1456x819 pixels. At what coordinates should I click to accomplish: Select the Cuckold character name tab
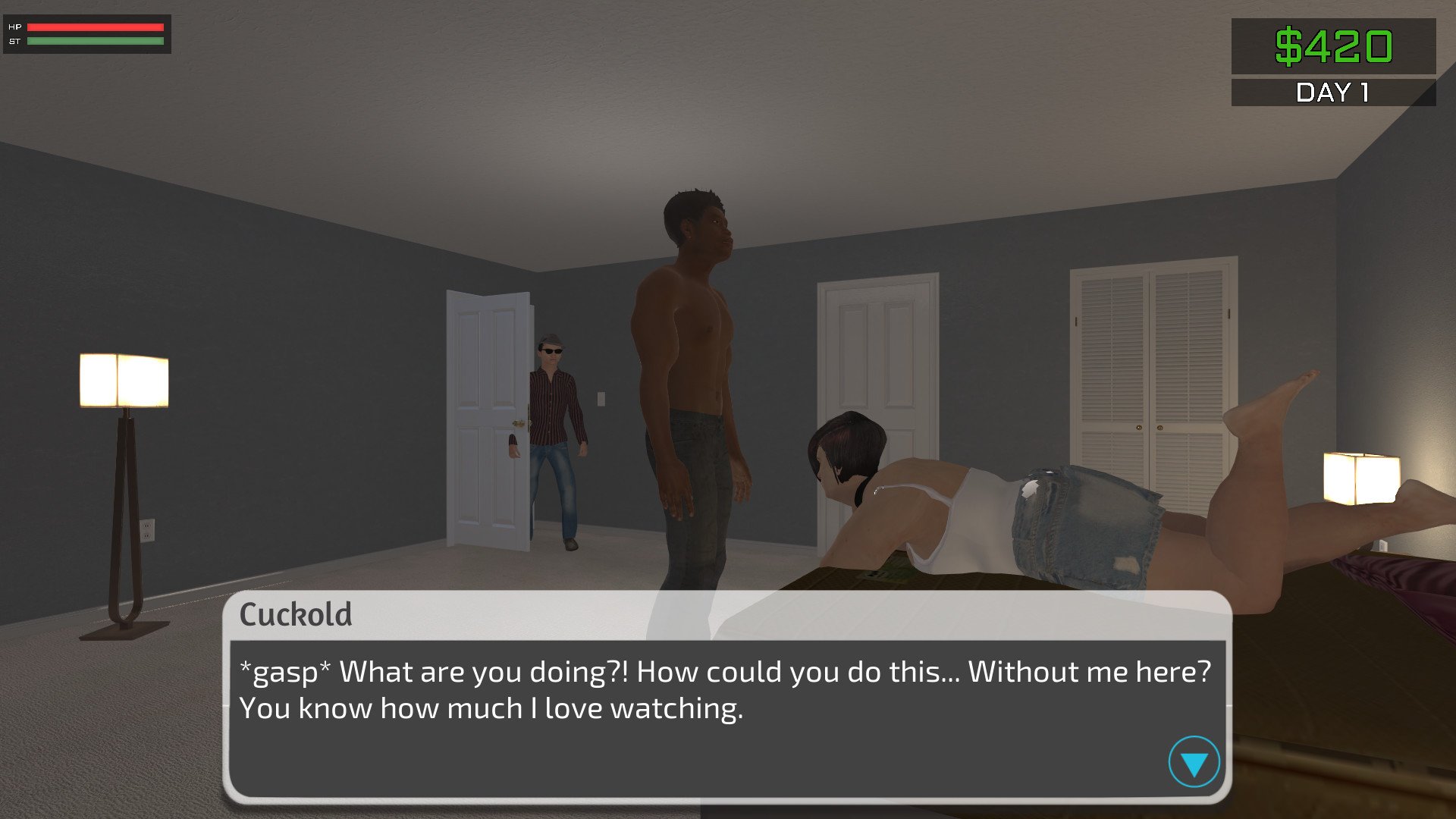(x=297, y=616)
